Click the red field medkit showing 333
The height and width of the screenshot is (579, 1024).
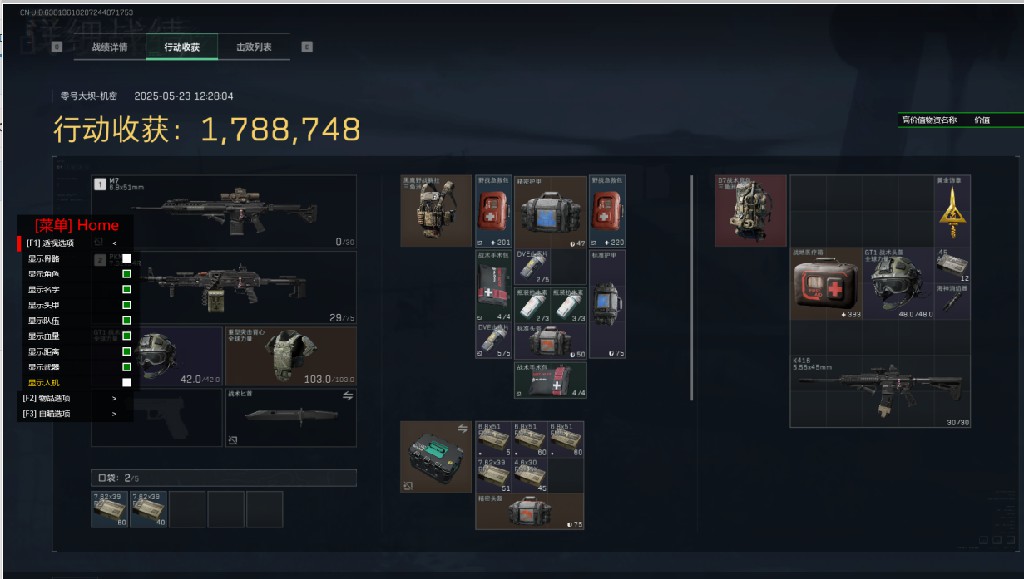[825, 284]
